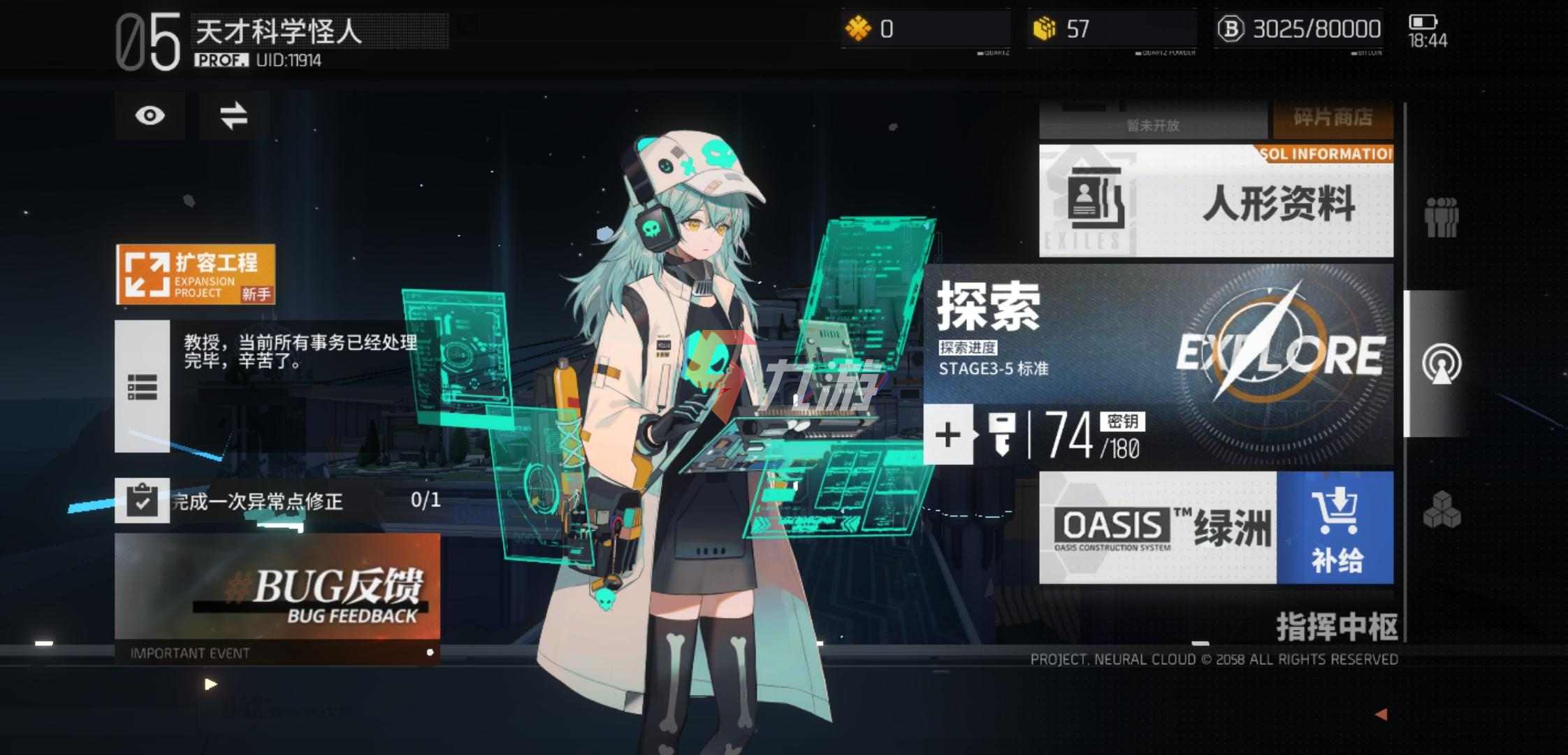Add more keys with the plus button
1568x755 pixels.
(x=948, y=435)
